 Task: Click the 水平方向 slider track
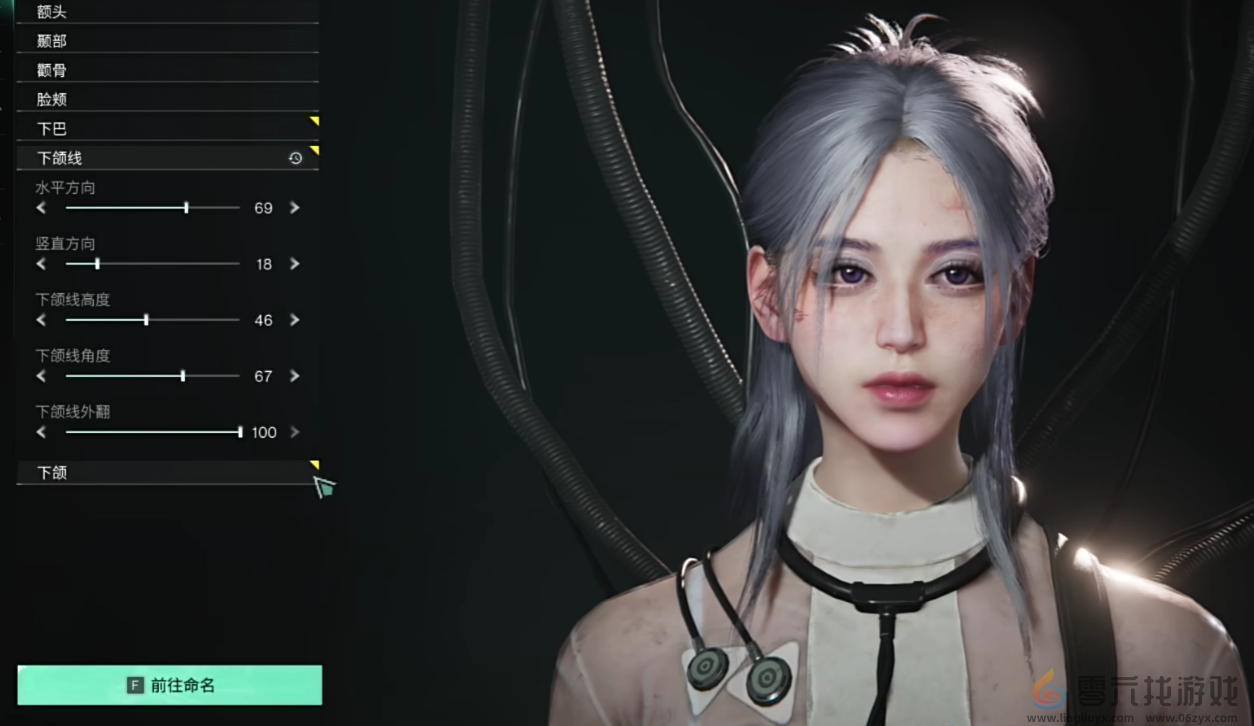point(152,208)
